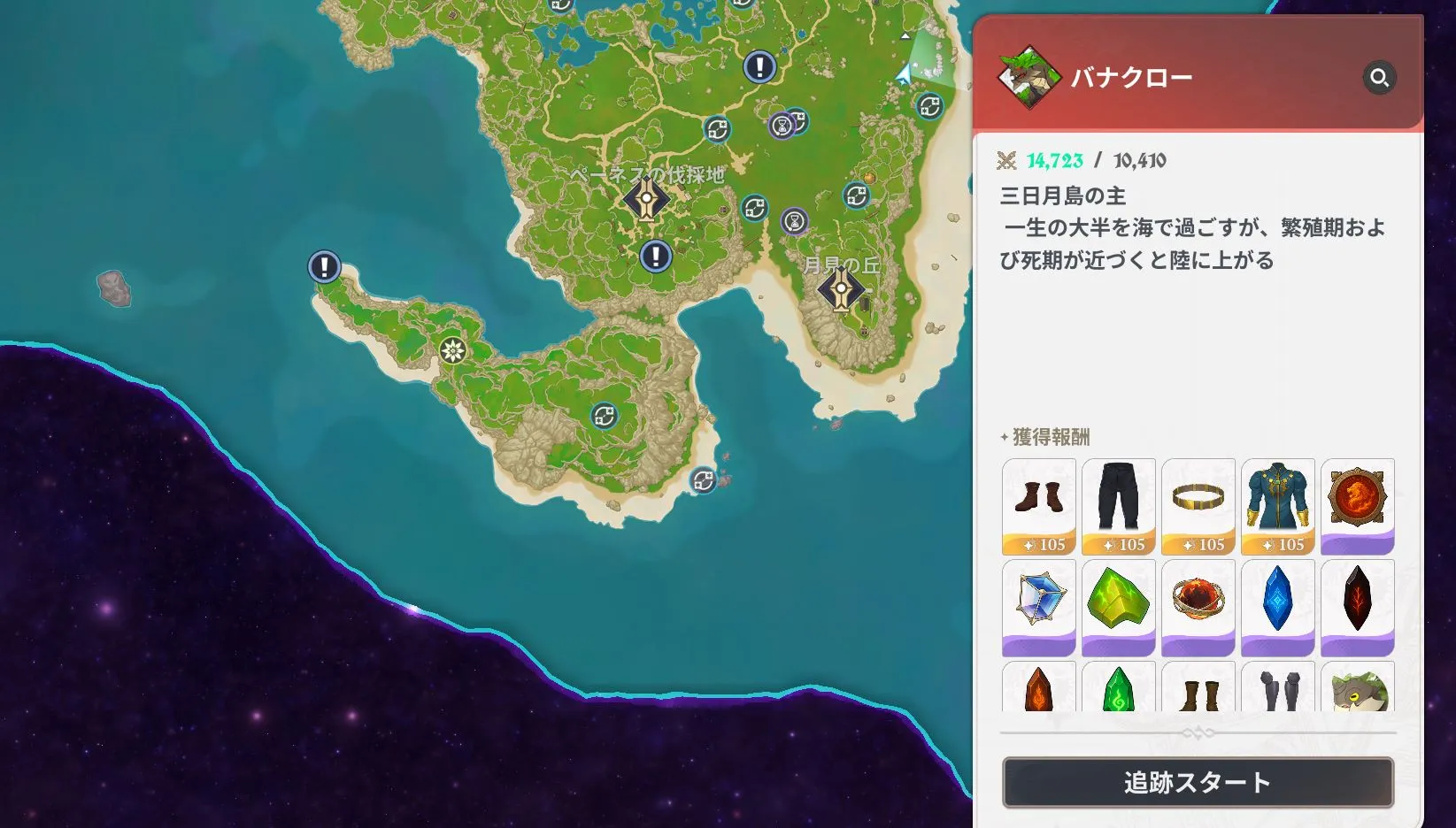
Task: Click the バナクロー monster portrait icon
Action: coord(1029,76)
